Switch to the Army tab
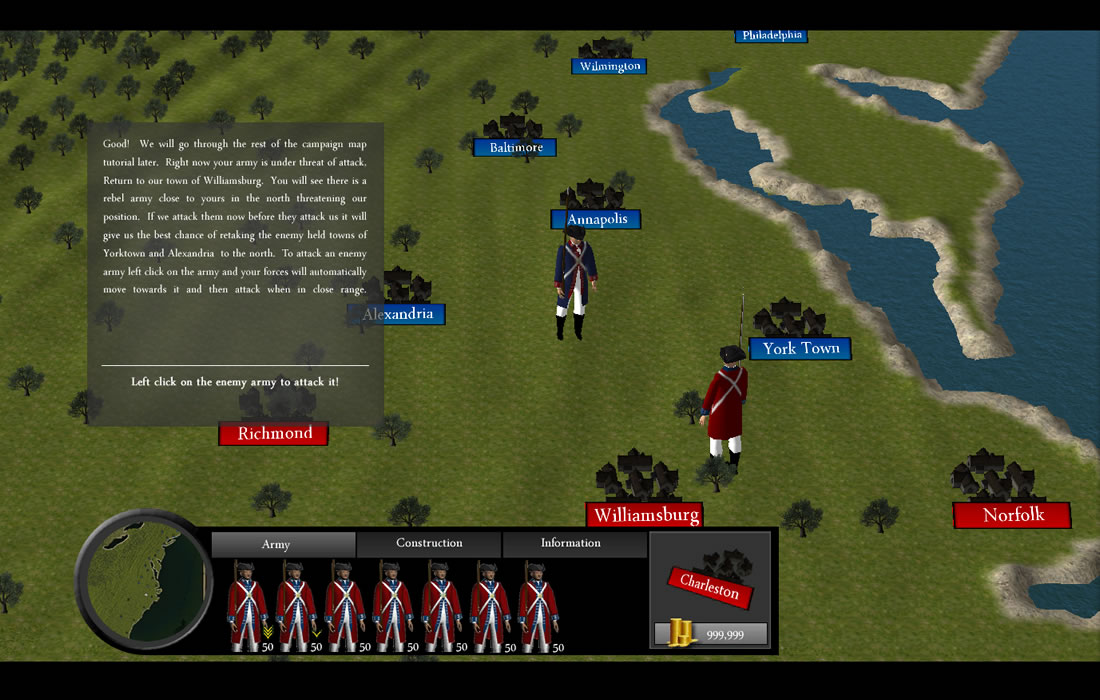This screenshot has height=700, width=1100. pos(283,544)
